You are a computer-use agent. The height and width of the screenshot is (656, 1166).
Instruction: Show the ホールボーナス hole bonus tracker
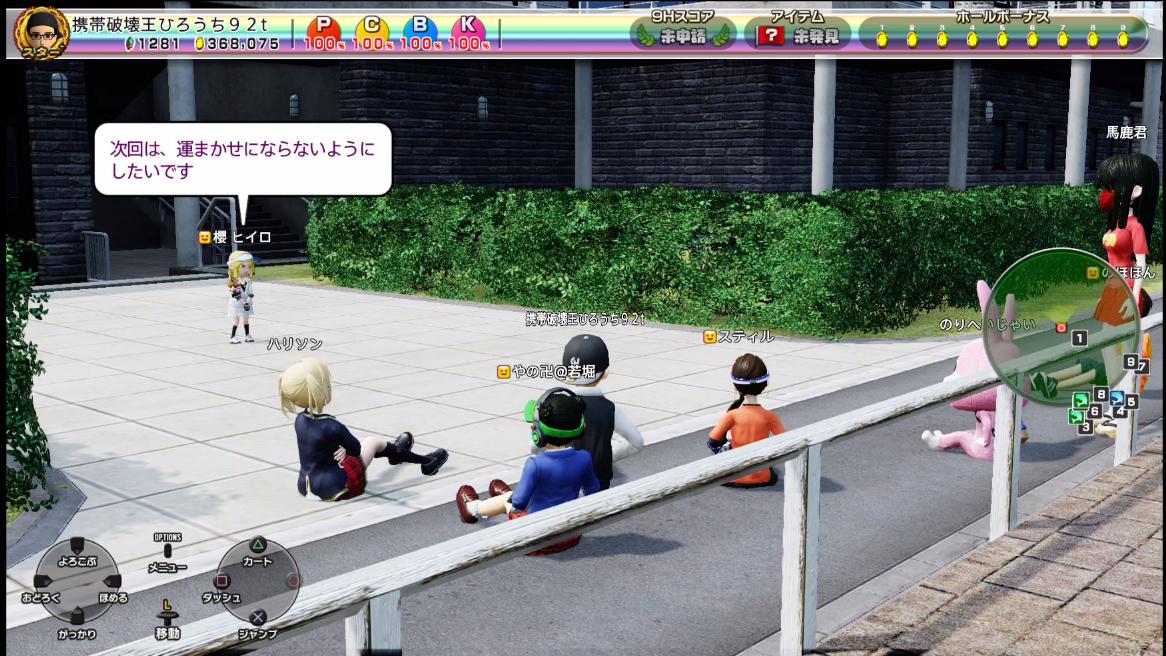[x=1002, y=32]
